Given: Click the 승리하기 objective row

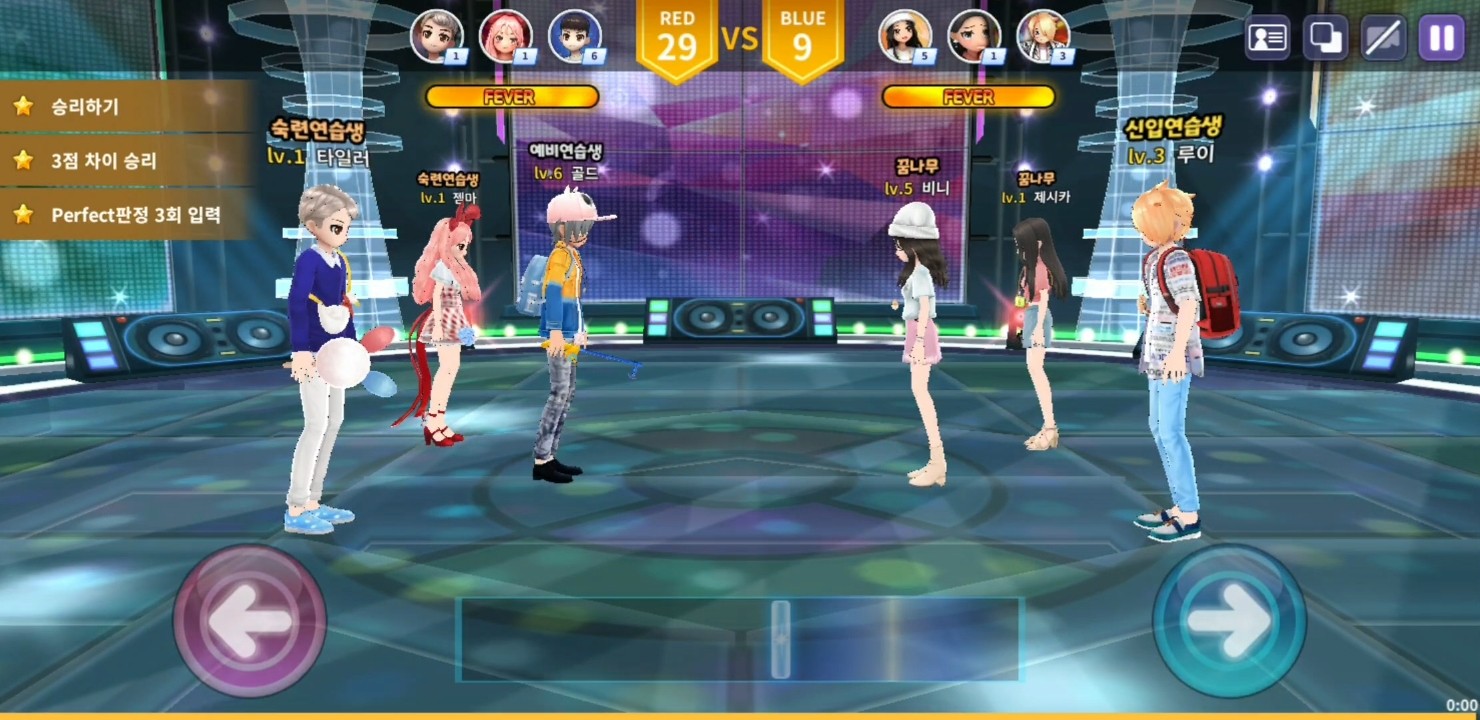Looking at the screenshot, I should (x=125, y=106).
